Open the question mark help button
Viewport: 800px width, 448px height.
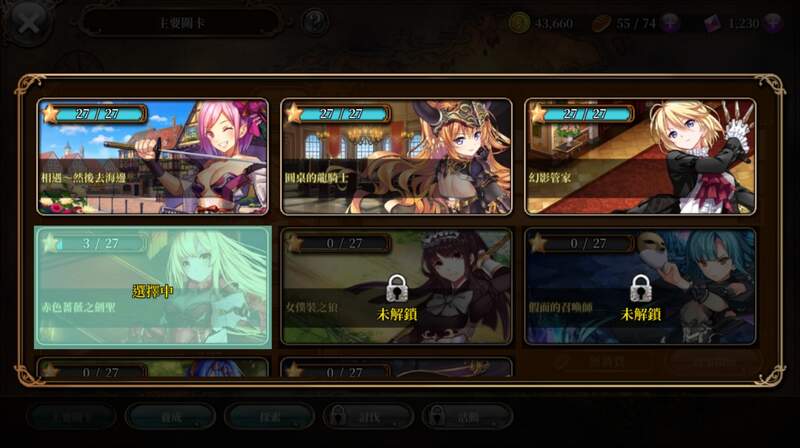pyautogui.click(x=314, y=21)
